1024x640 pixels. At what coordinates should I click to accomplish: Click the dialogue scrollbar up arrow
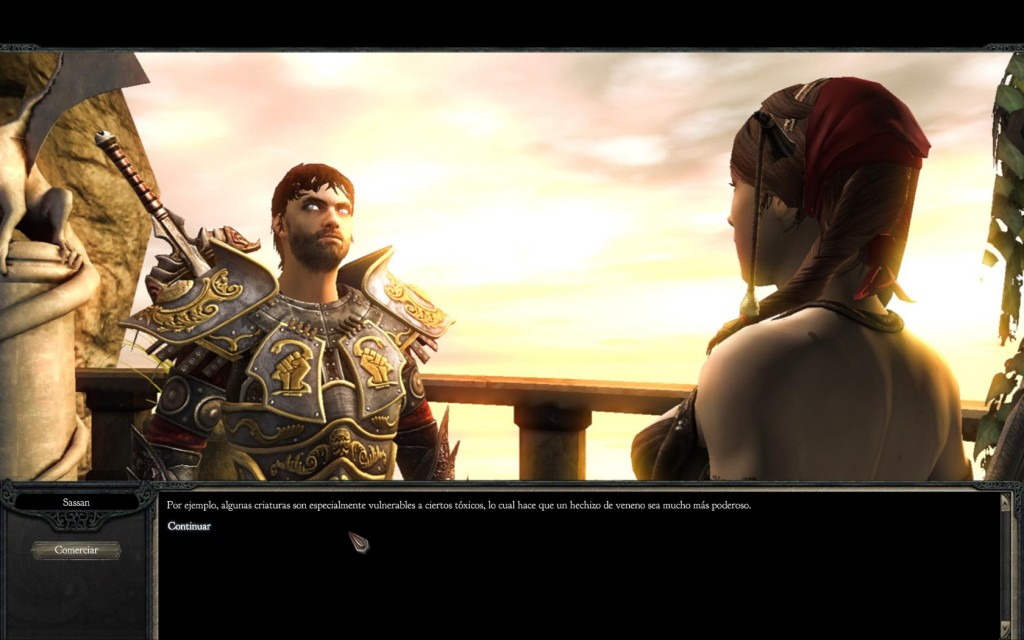pyautogui.click(x=1005, y=502)
